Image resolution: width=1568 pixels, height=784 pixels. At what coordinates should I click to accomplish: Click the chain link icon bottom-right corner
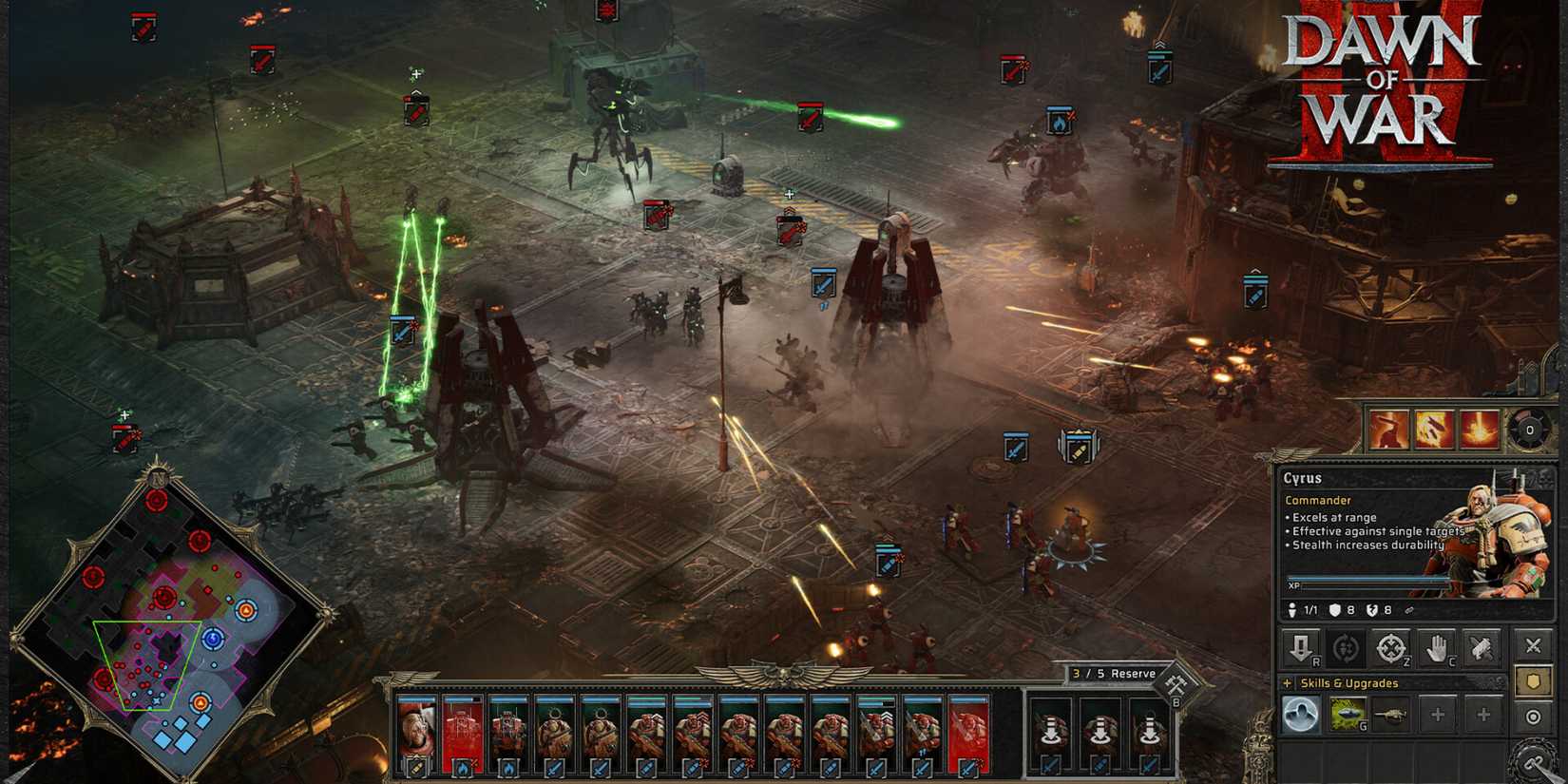(x=1534, y=760)
